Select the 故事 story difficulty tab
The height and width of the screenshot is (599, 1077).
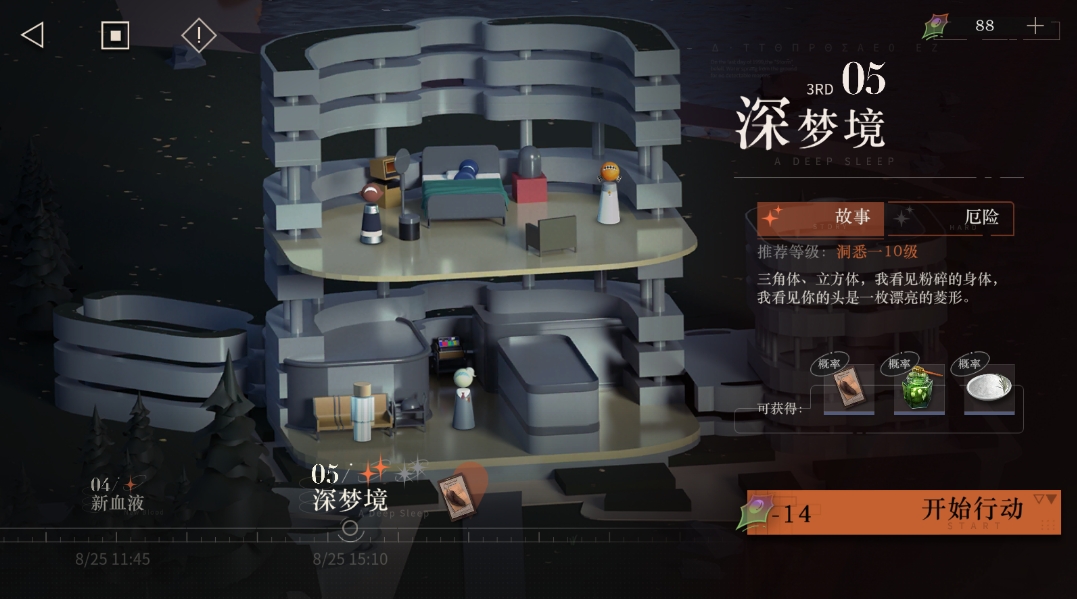(821, 218)
